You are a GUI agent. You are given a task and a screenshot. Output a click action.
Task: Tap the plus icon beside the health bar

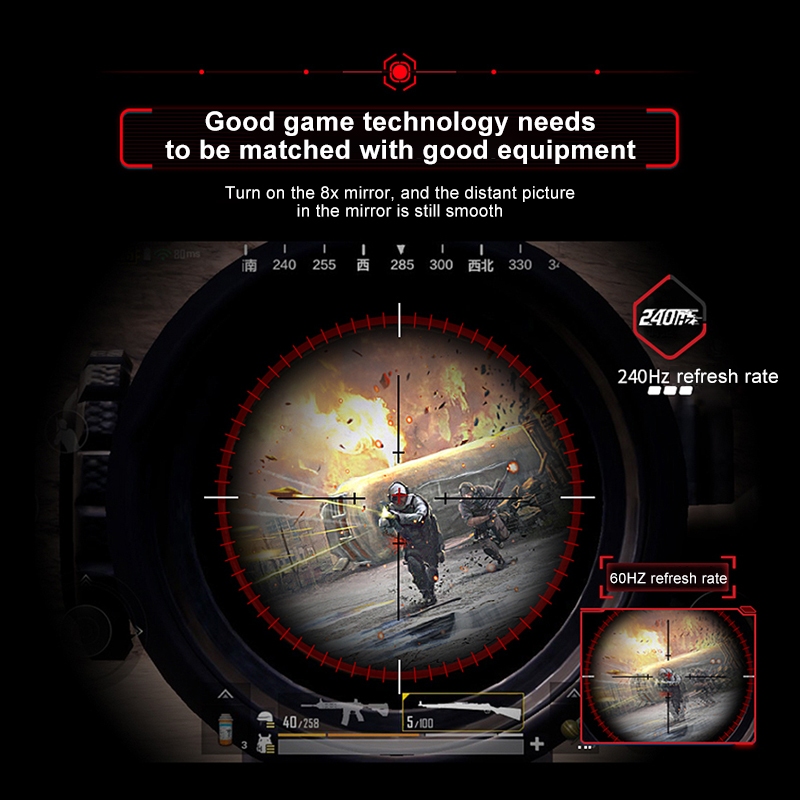(537, 744)
